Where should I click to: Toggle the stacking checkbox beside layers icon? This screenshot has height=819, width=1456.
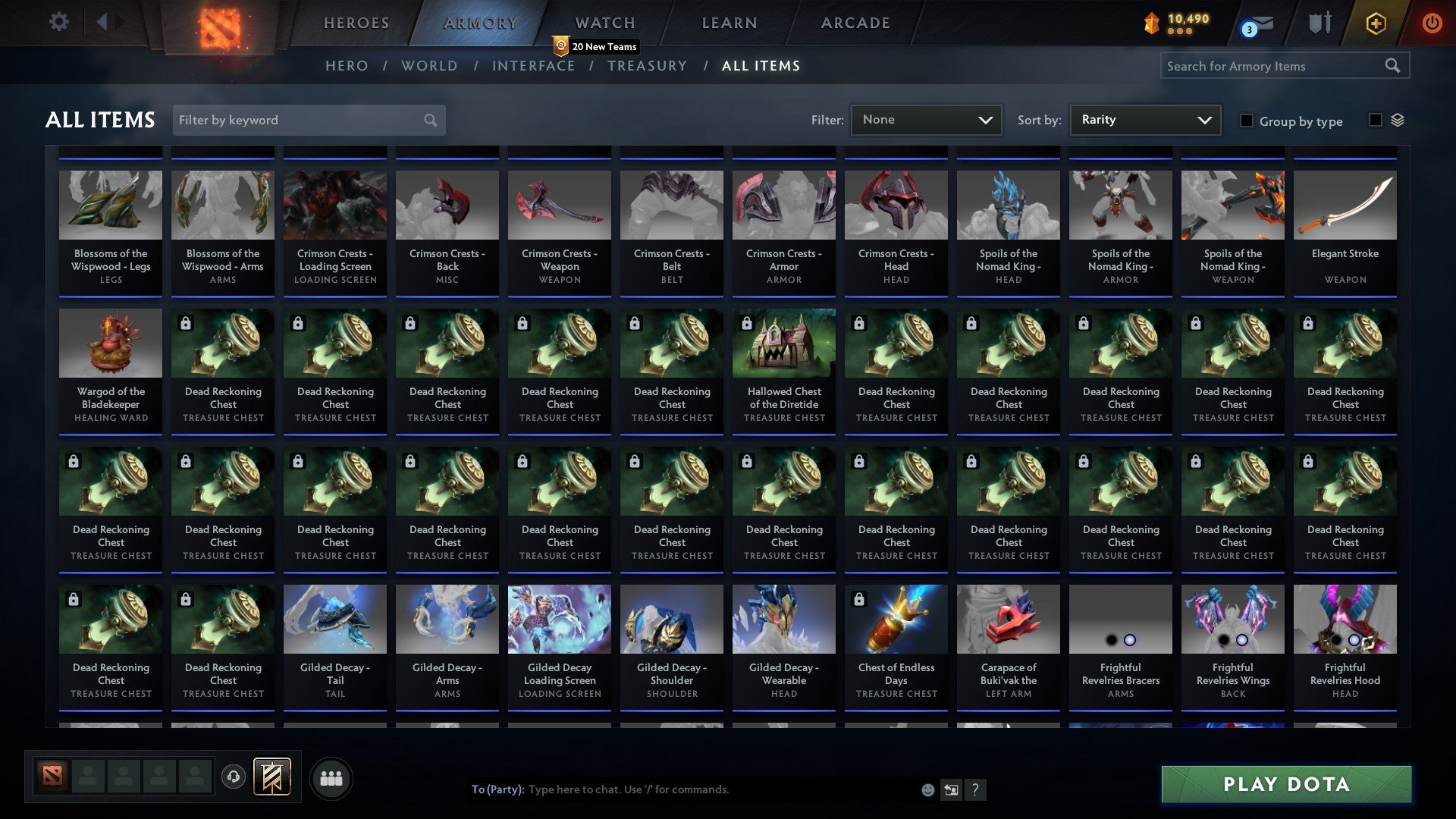[1374, 120]
